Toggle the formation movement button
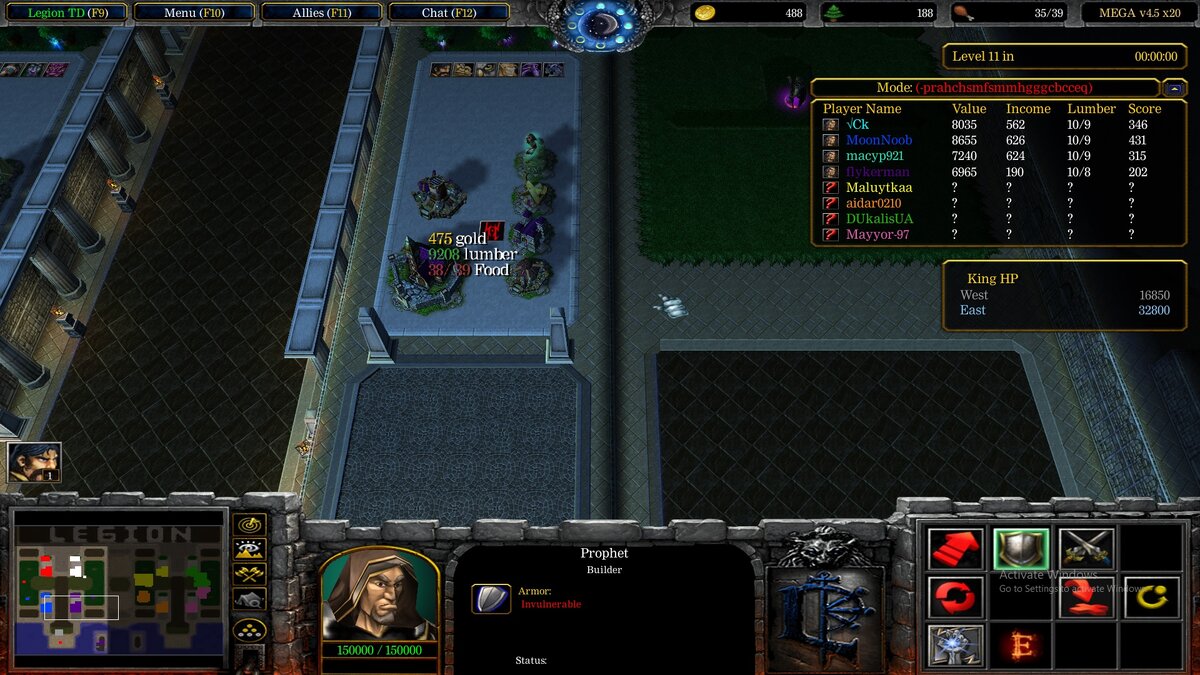The image size is (1200, 675). click(x=249, y=630)
